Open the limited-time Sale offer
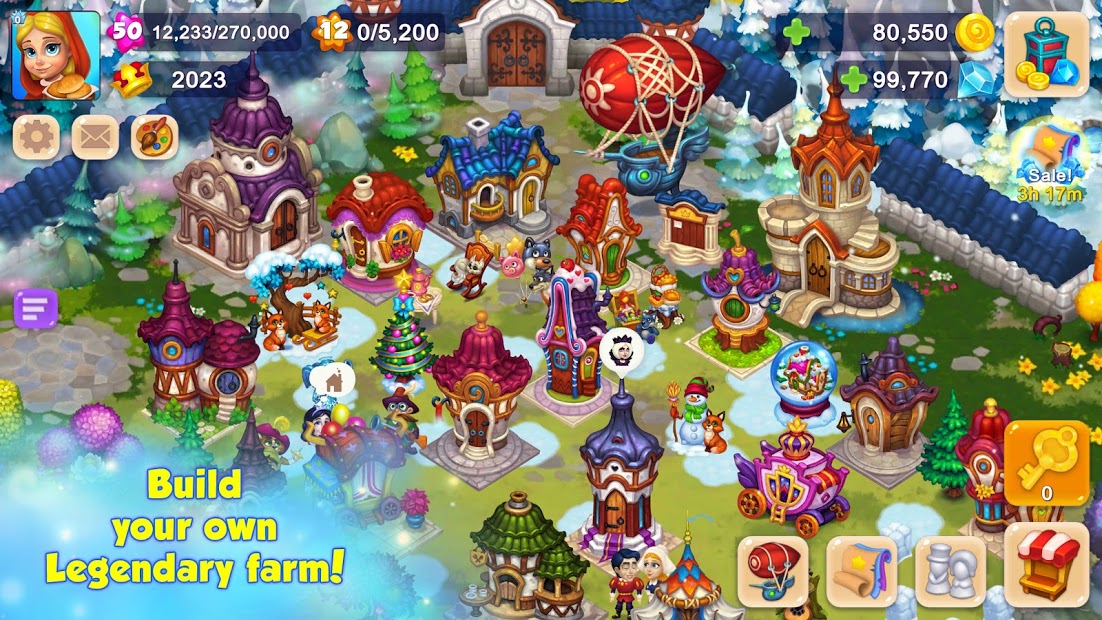This screenshot has width=1102, height=620. point(1048,167)
